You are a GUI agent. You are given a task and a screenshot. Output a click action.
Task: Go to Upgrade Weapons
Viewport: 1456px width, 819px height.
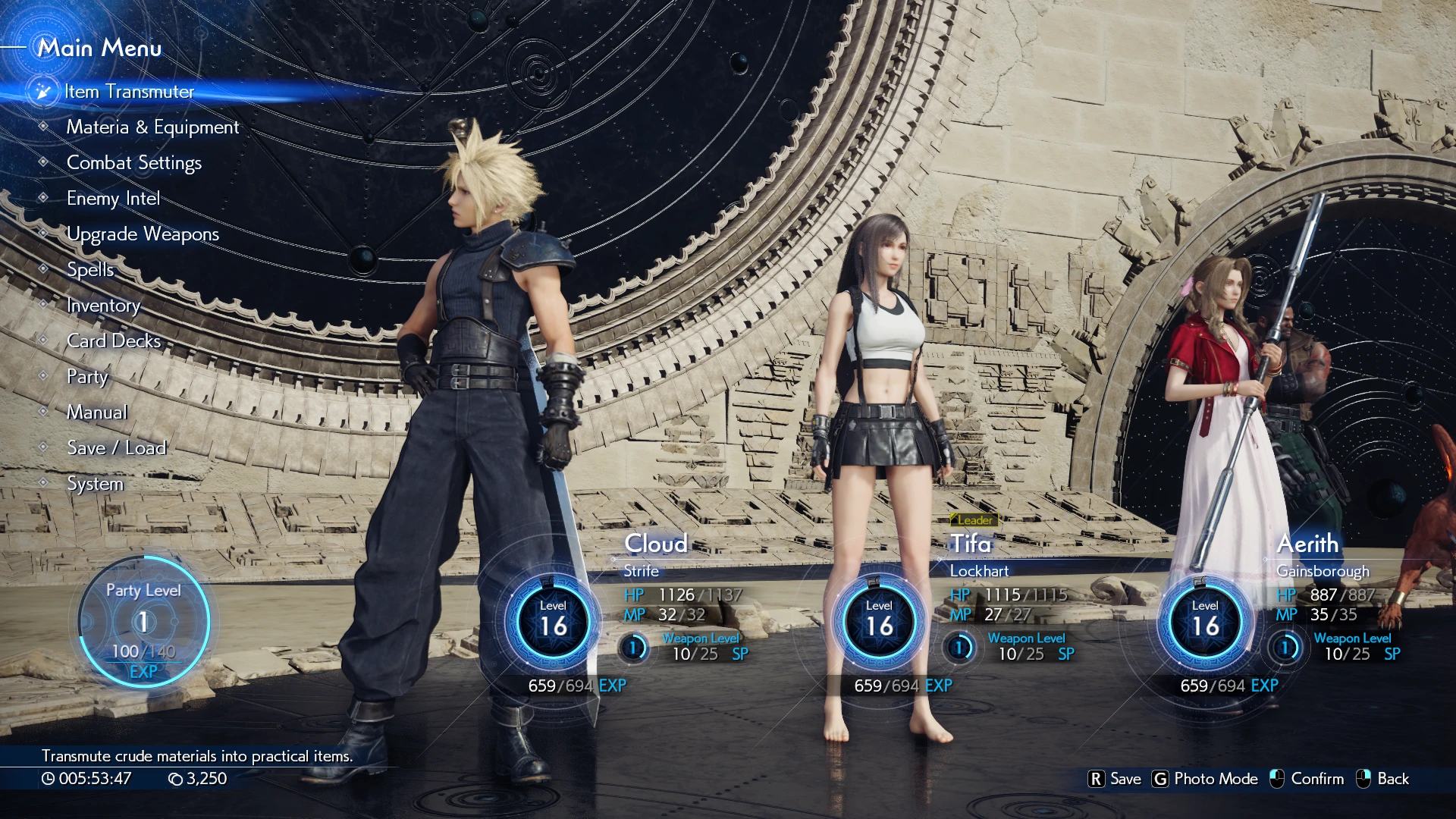coord(143,234)
